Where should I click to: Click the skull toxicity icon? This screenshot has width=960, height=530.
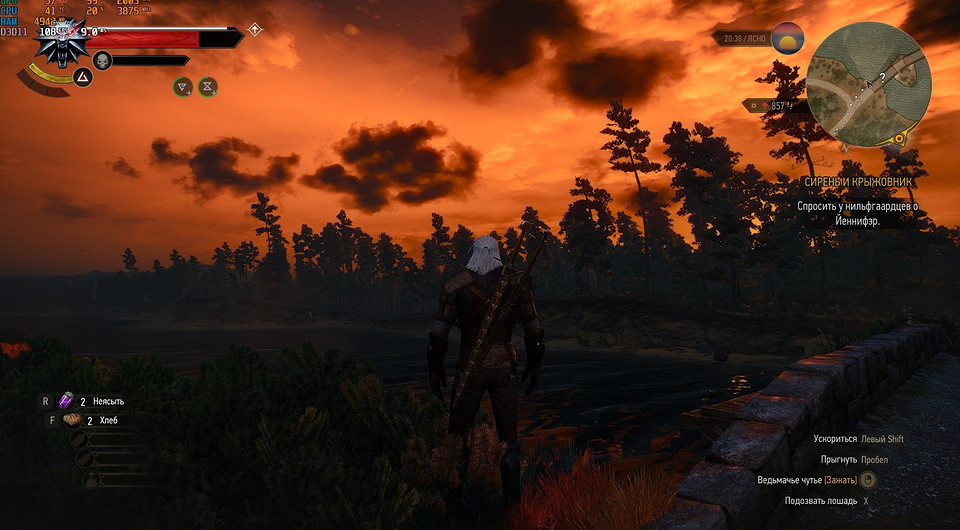point(101,61)
